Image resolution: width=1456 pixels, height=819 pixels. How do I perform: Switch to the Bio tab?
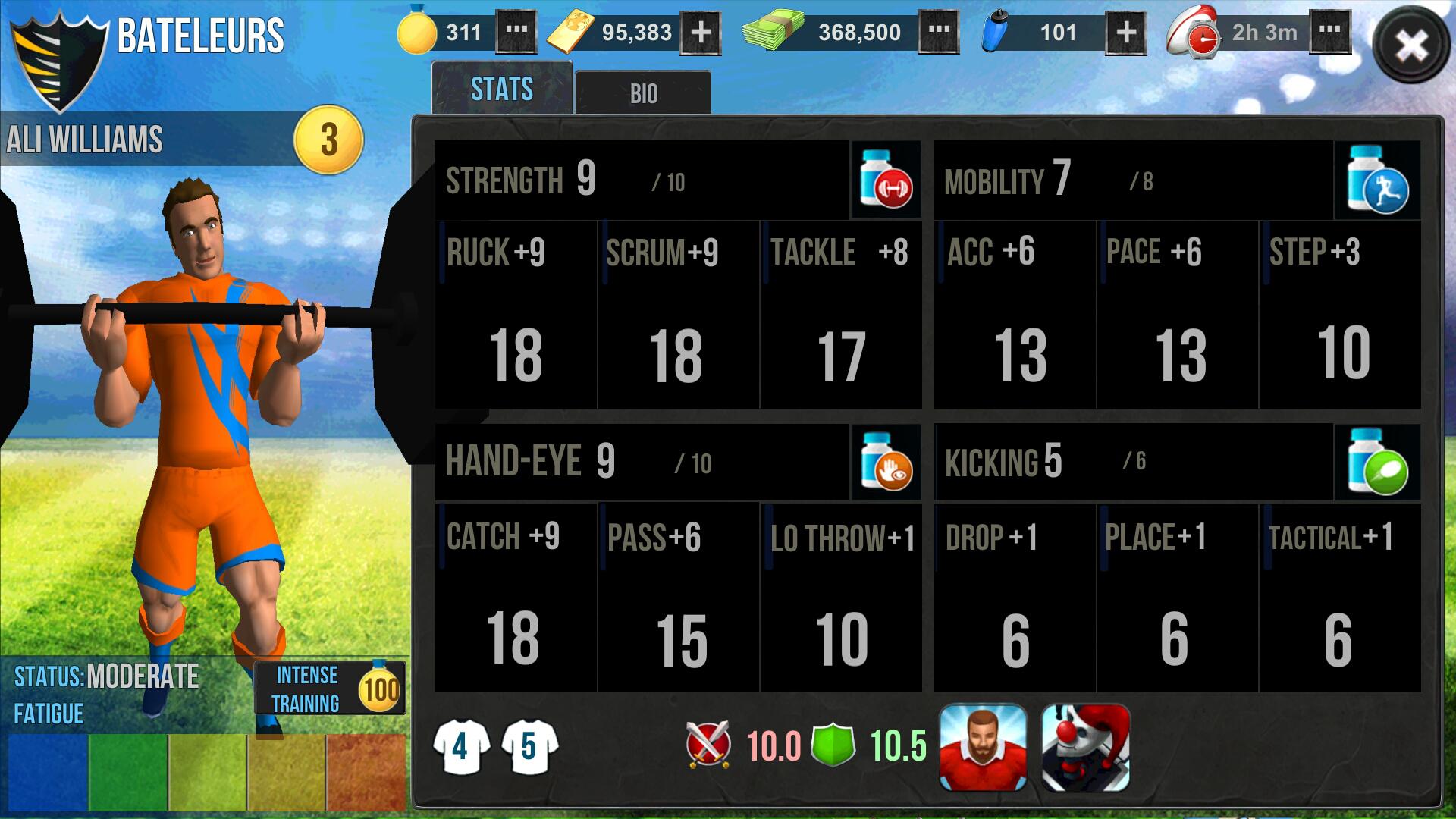click(x=643, y=93)
